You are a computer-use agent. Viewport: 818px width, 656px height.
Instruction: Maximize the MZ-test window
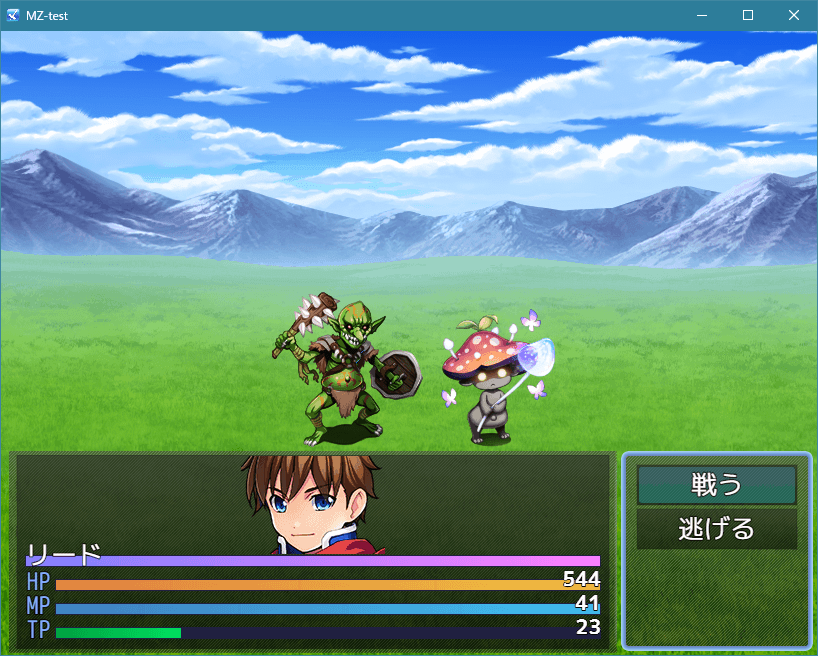tap(748, 15)
